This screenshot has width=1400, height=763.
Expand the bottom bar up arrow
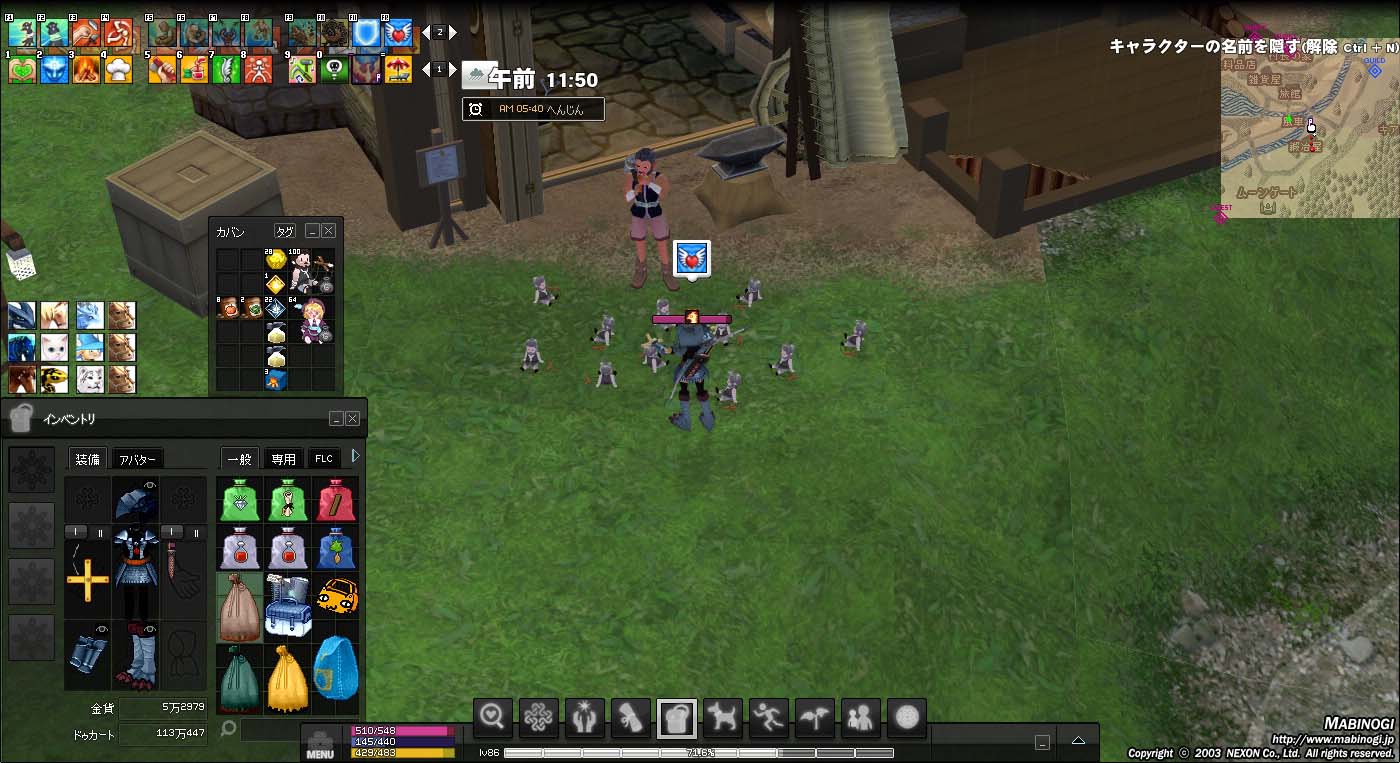pyautogui.click(x=1078, y=741)
